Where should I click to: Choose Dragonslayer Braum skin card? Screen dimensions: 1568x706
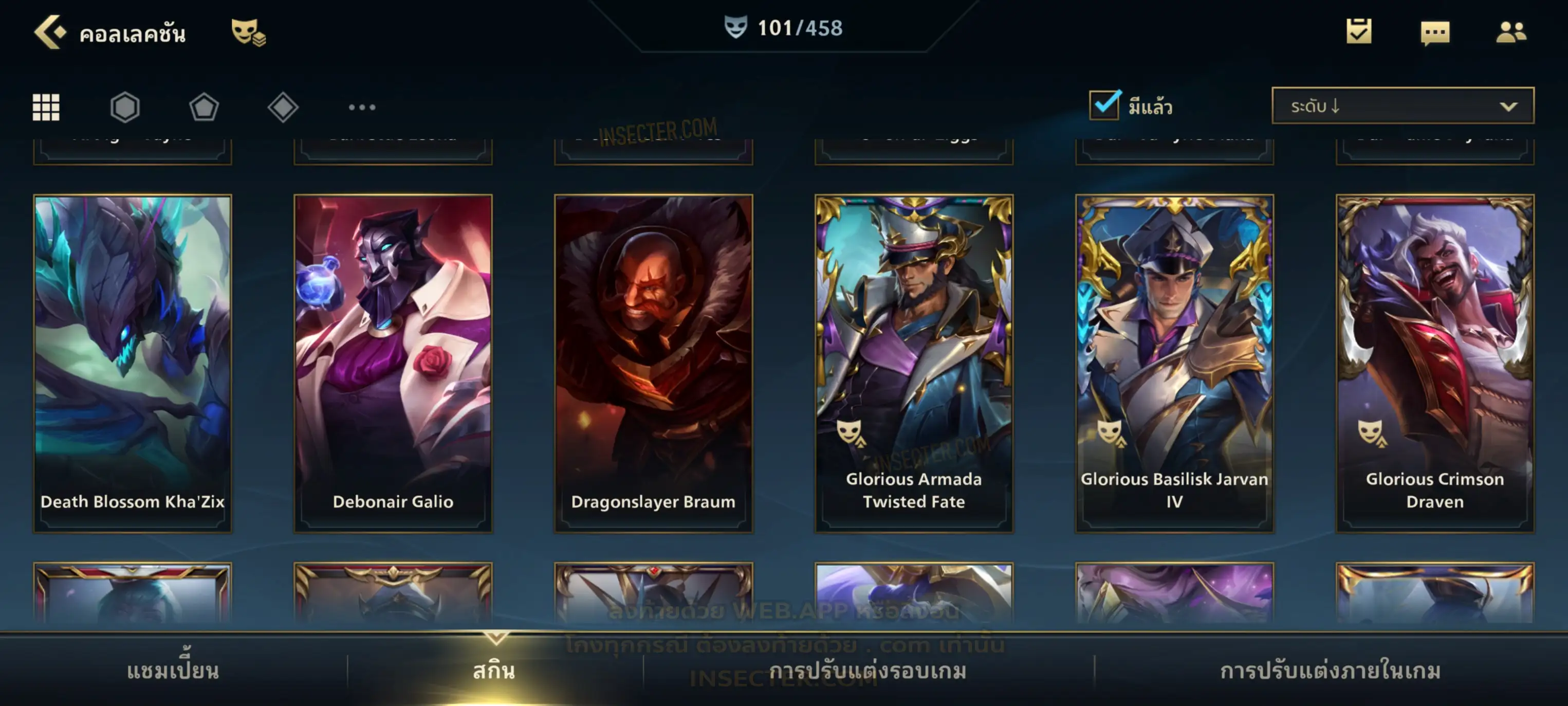(653, 364)
